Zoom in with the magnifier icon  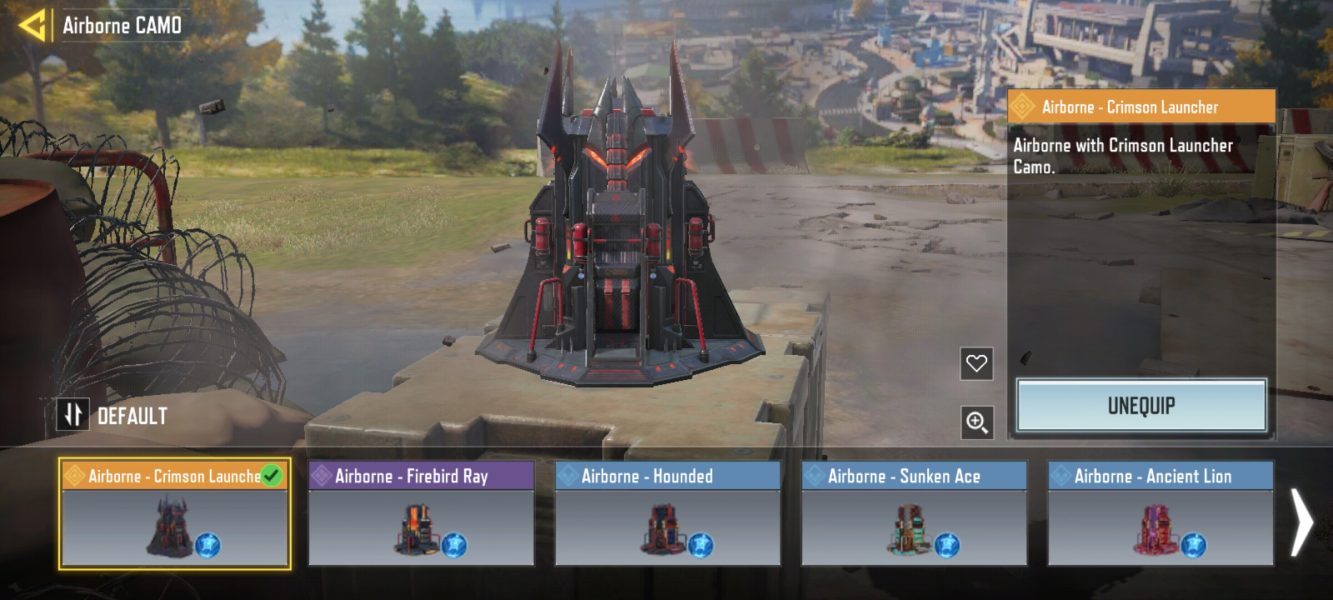coord(976,422)
